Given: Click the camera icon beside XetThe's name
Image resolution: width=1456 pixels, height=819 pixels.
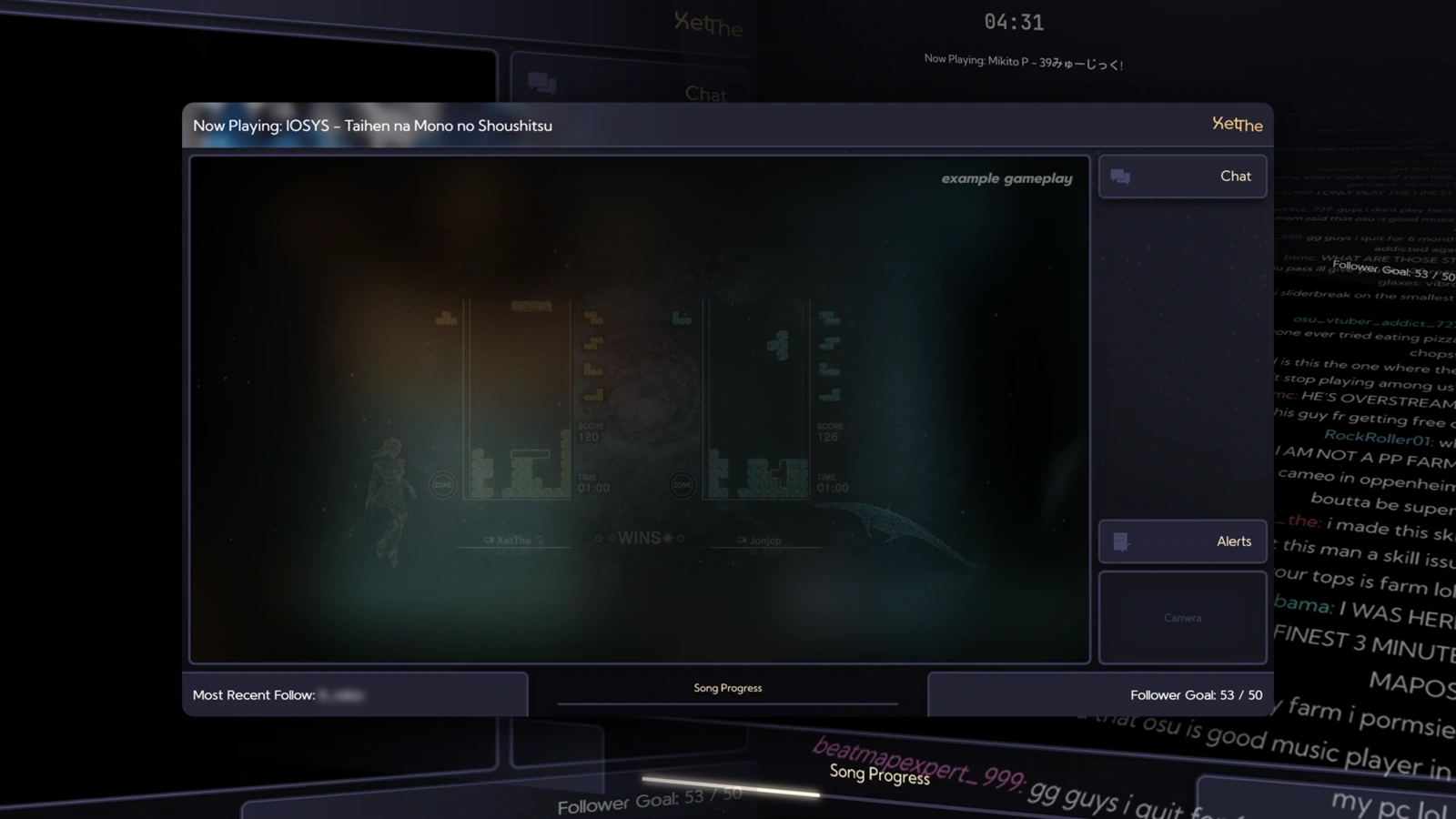Looking at the screenshot, I should (489, 539).
